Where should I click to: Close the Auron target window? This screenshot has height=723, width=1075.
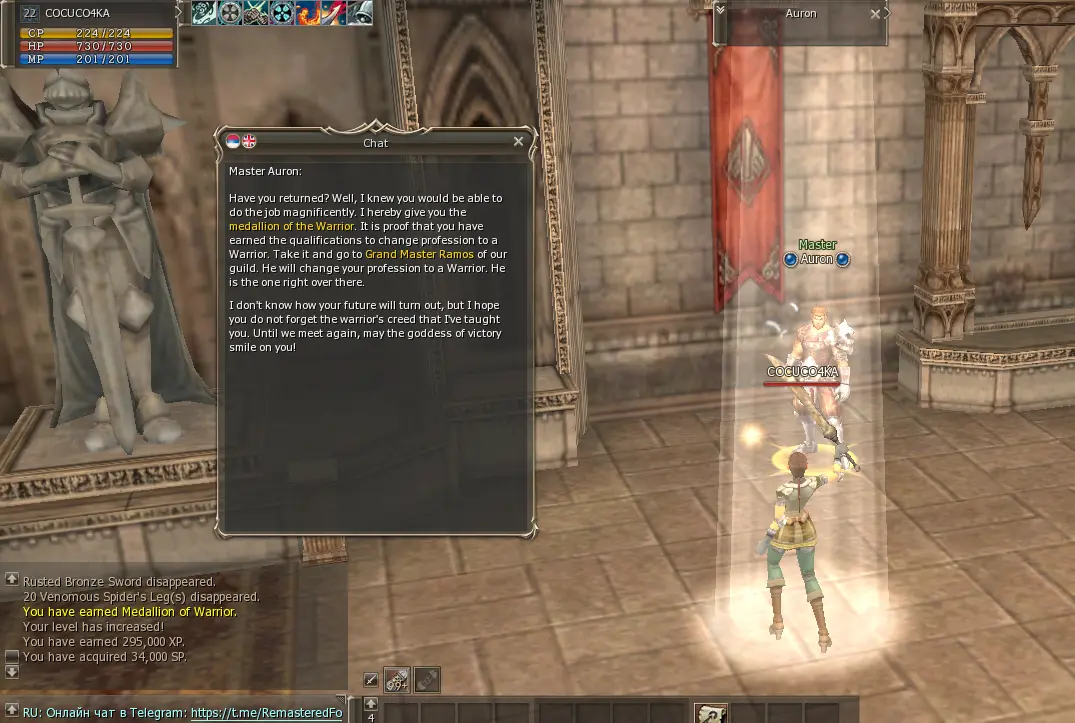point(875,14)
